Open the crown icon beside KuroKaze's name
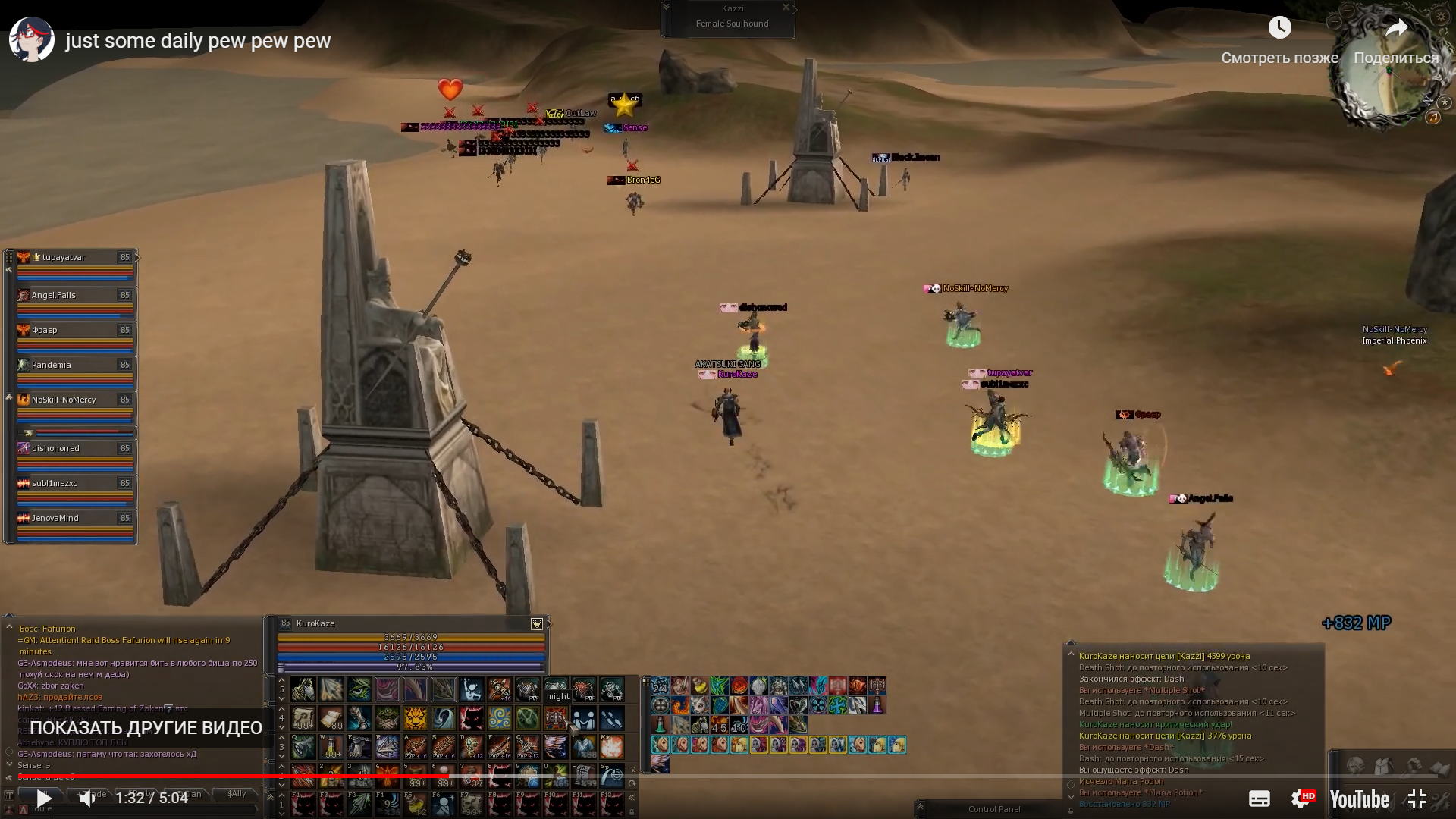The height and width of the screenshot is (819, 1456). click(x=537, y=623)
